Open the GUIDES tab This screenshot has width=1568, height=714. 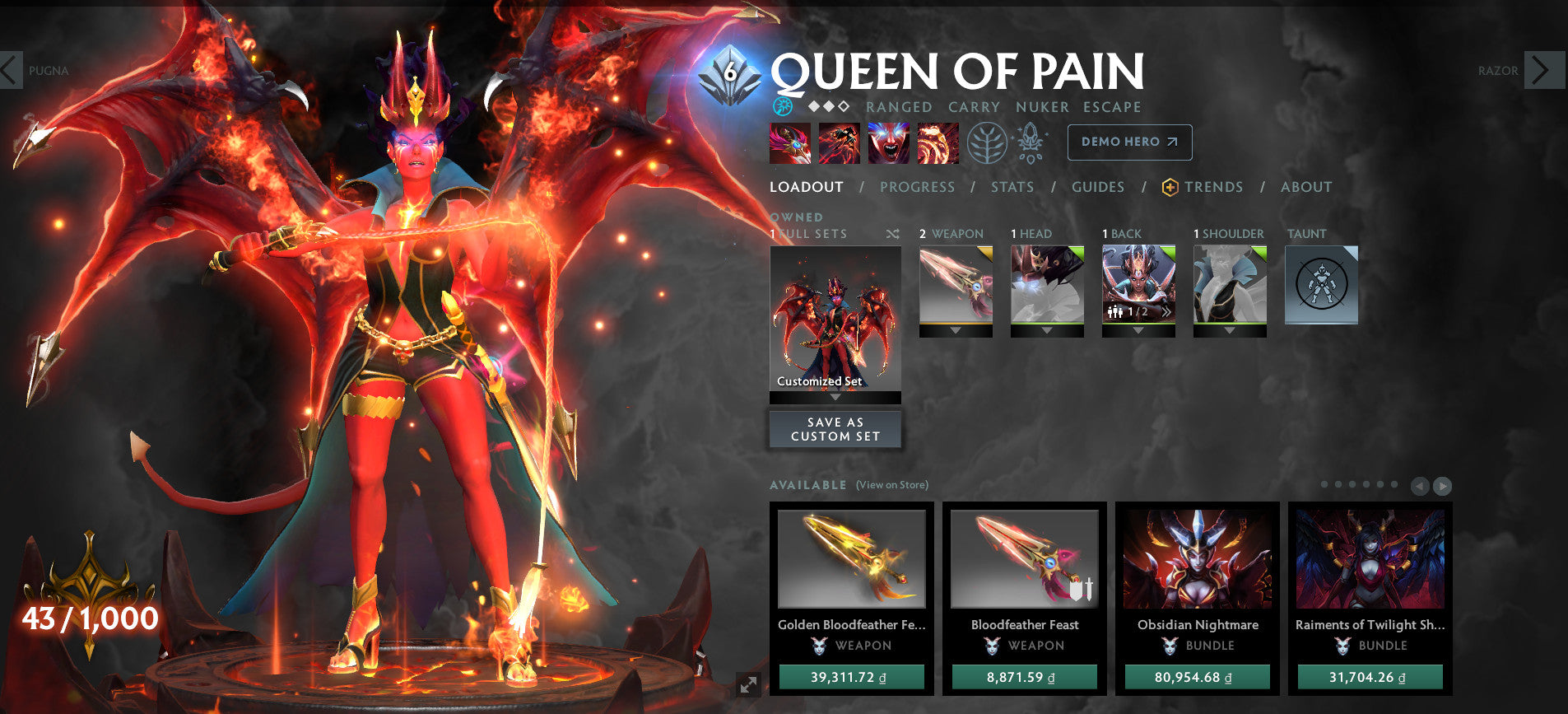[x=1098, y=187]
